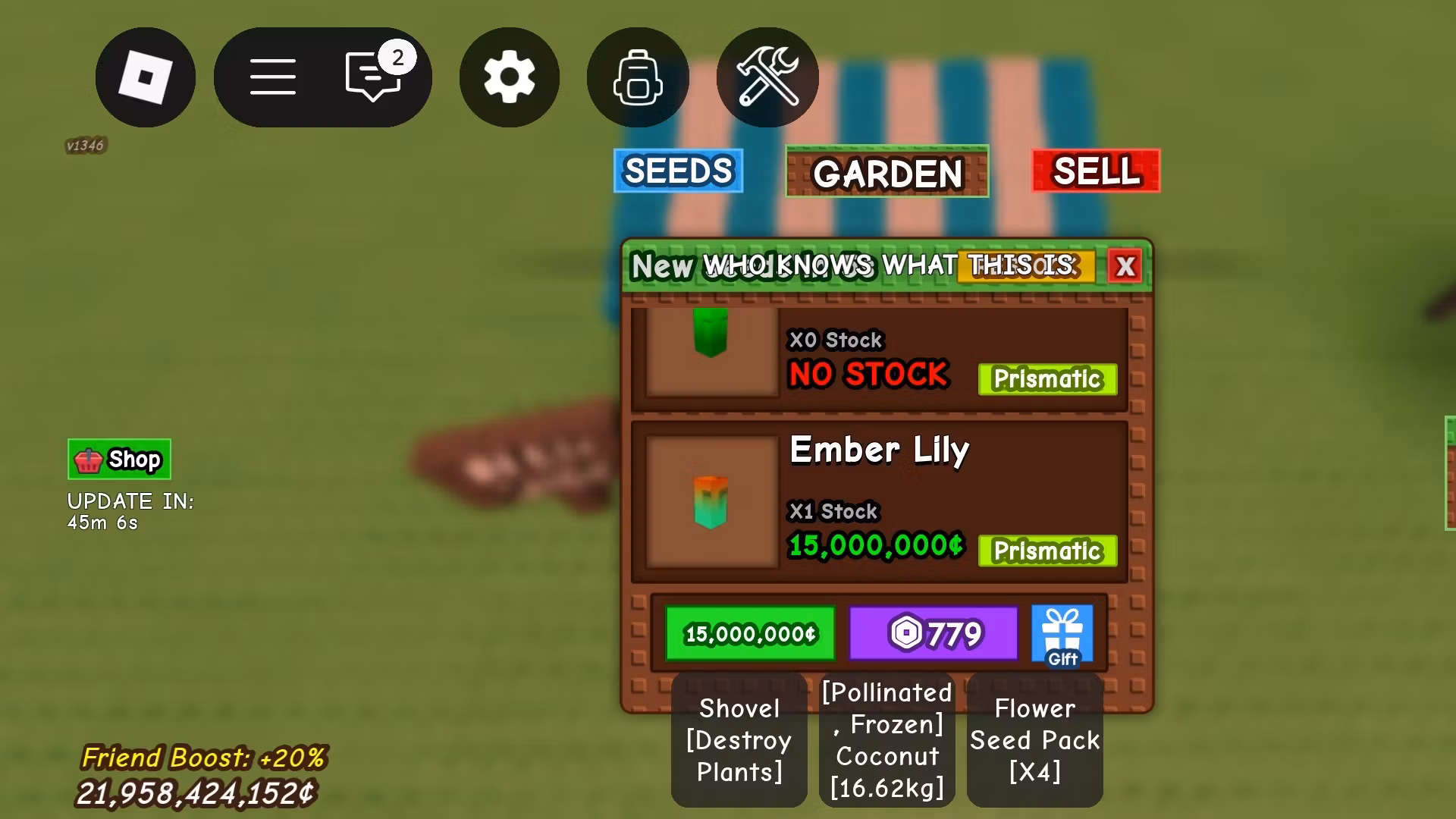Buy Ember Lily for 15,000,000 coins

click(750, 633)
